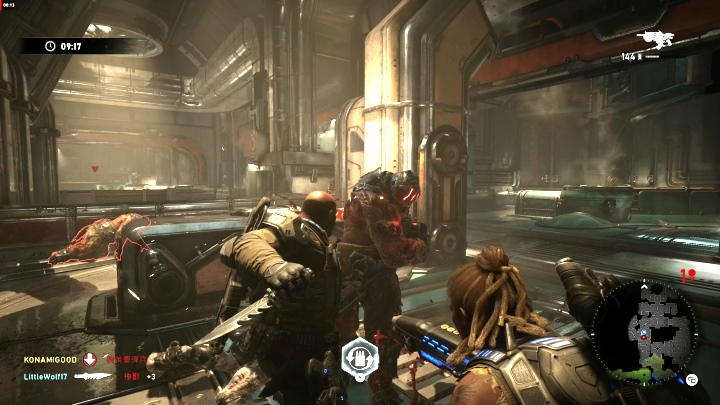Click the equipped rifle weapon icon
The height and width of the screenshot is (405, 720).
point(658,40)
